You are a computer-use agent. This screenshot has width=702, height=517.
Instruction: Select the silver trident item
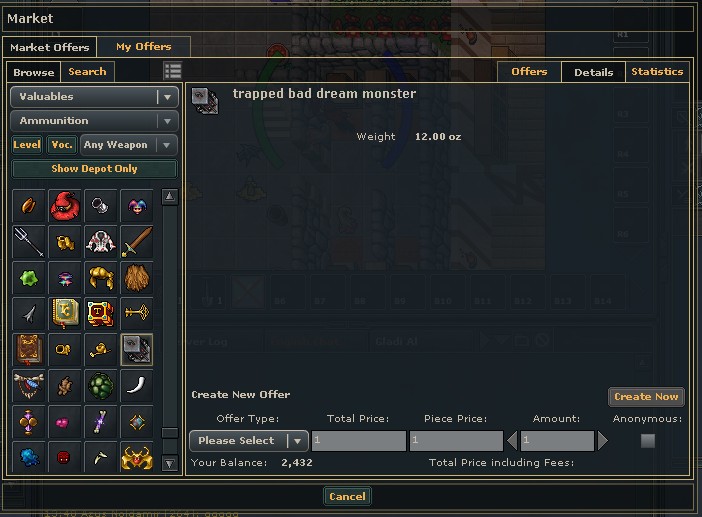(x=29, y=241)
